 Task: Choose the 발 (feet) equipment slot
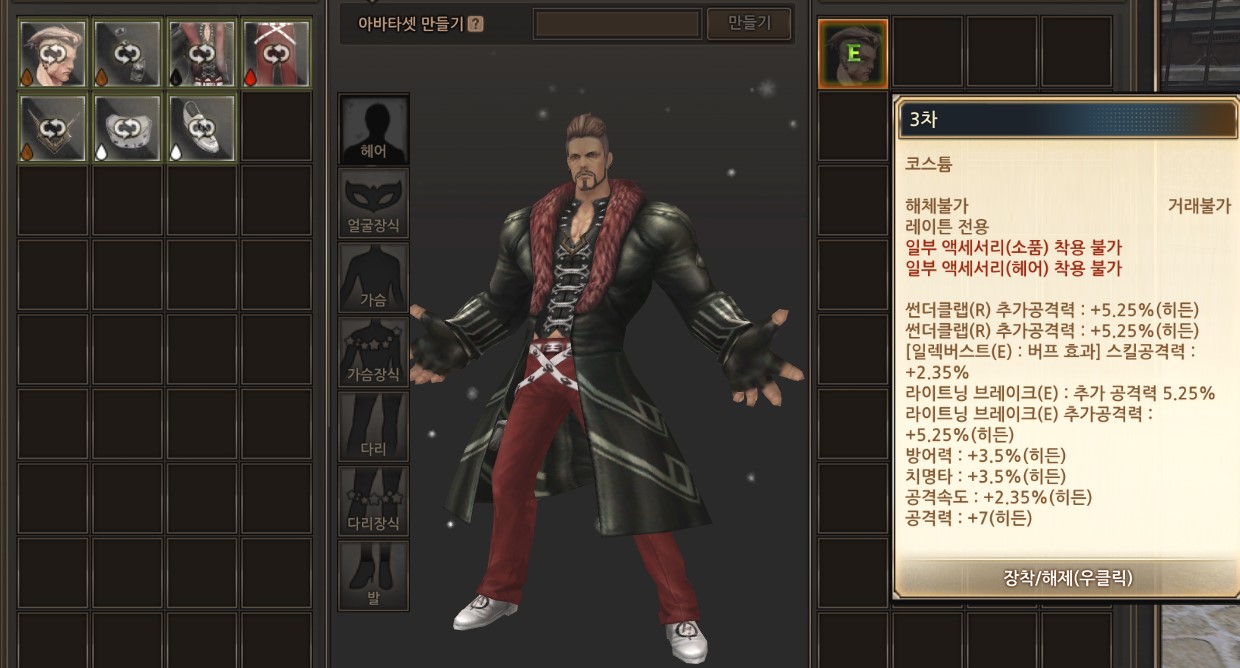pos(374,575)
